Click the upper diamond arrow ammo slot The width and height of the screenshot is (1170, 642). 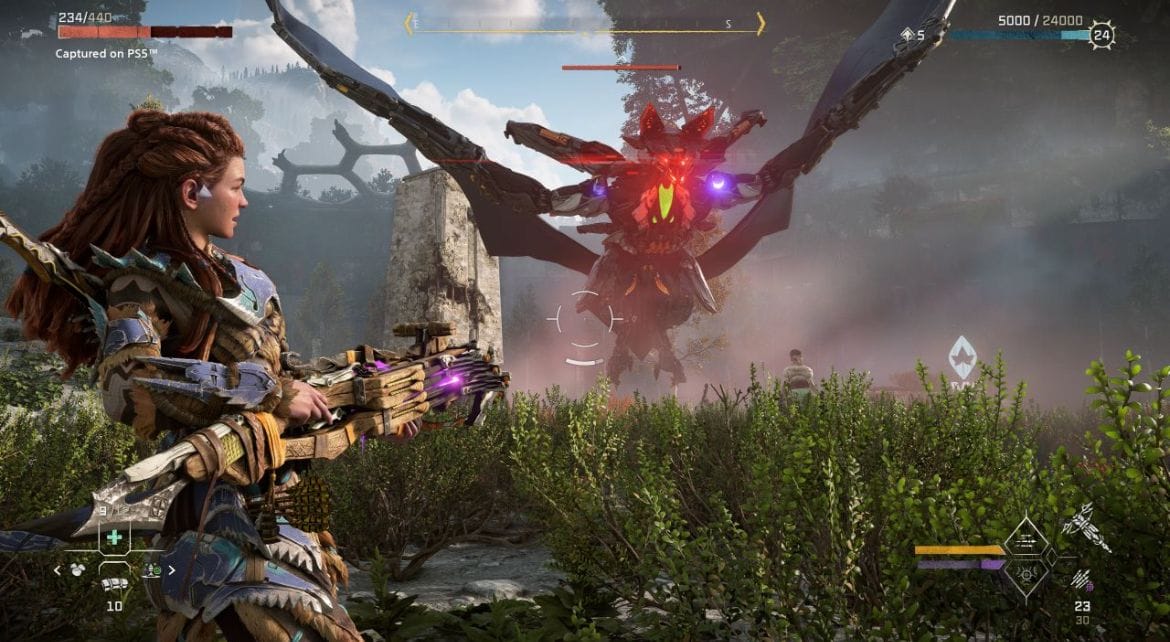(1025, 541)
